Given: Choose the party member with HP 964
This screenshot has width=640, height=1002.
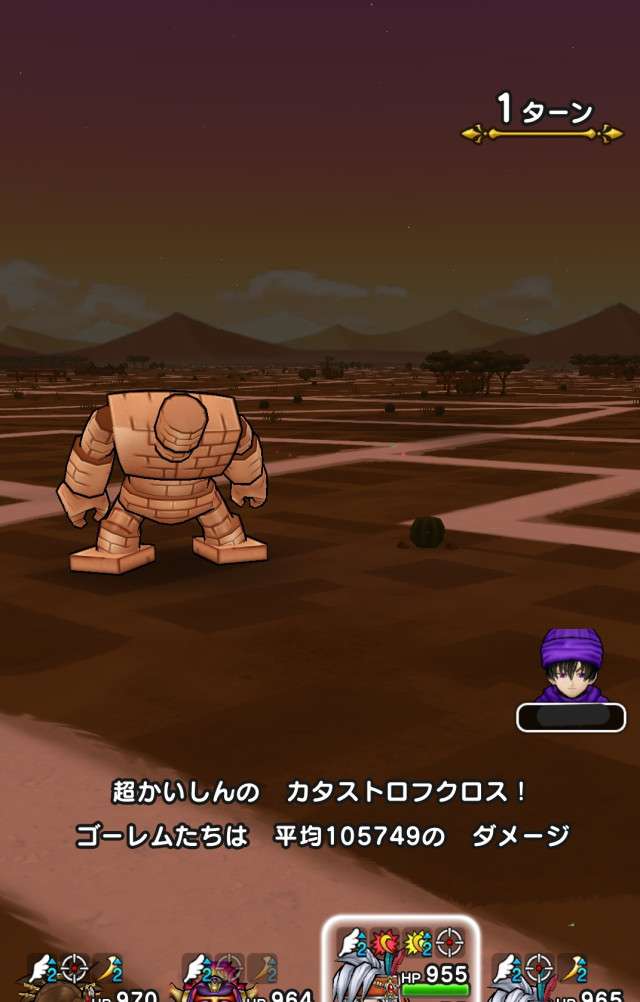Looking at the screenshot, I should 238,978.
